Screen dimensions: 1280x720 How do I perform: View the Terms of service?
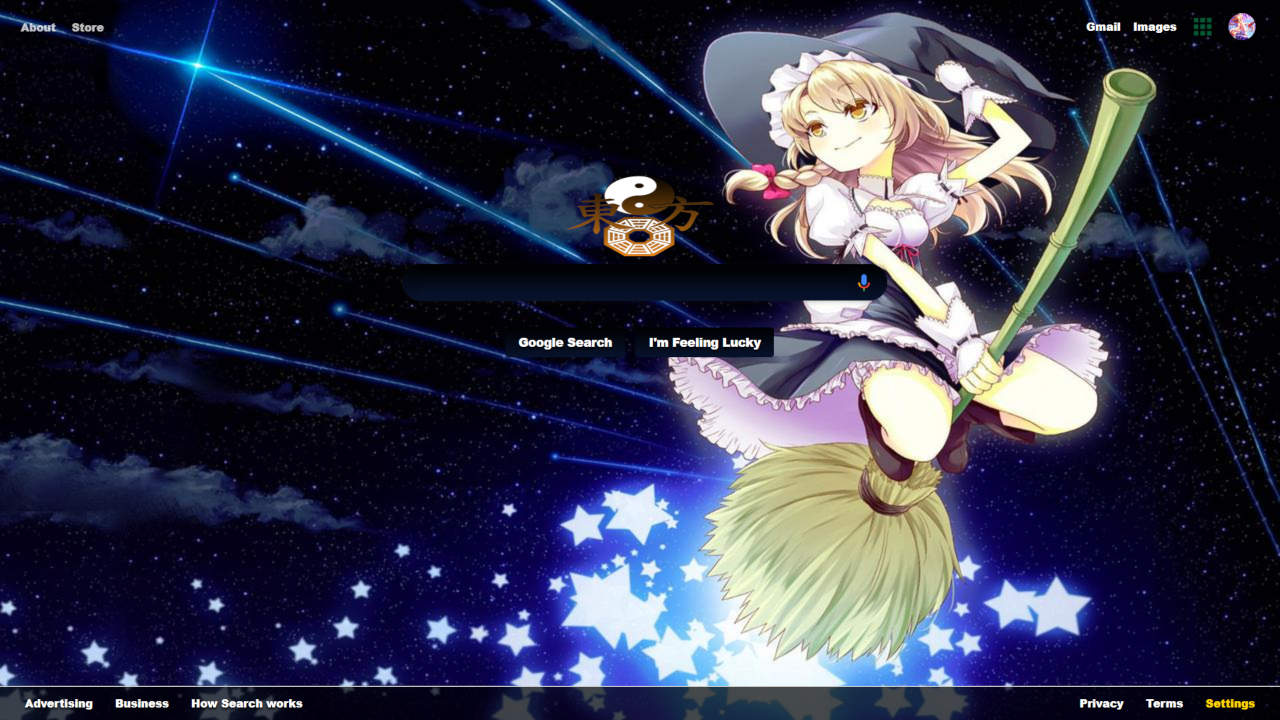coord(1163,703)
